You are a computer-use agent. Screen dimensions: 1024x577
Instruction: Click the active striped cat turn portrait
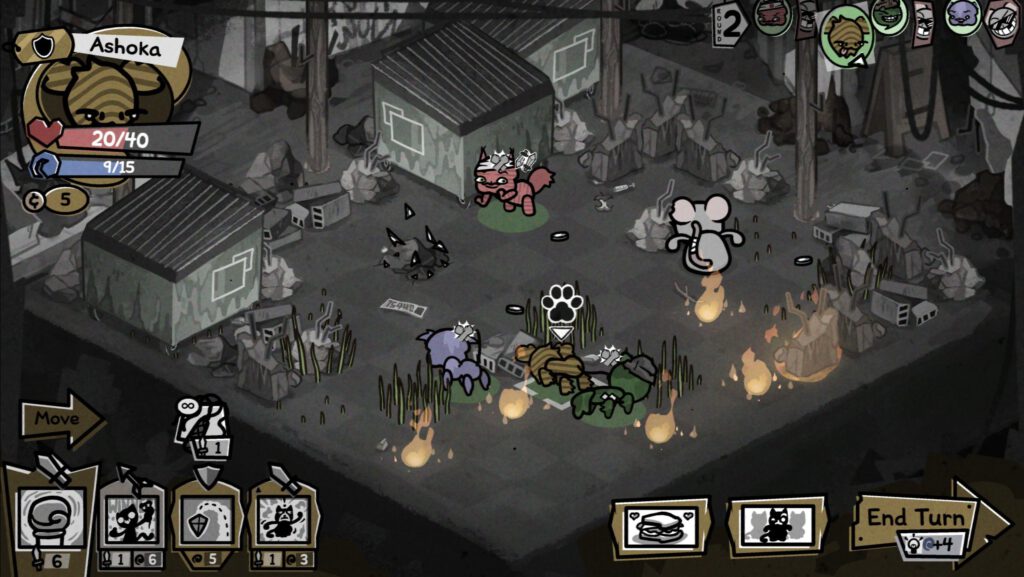tap(845, 35)
